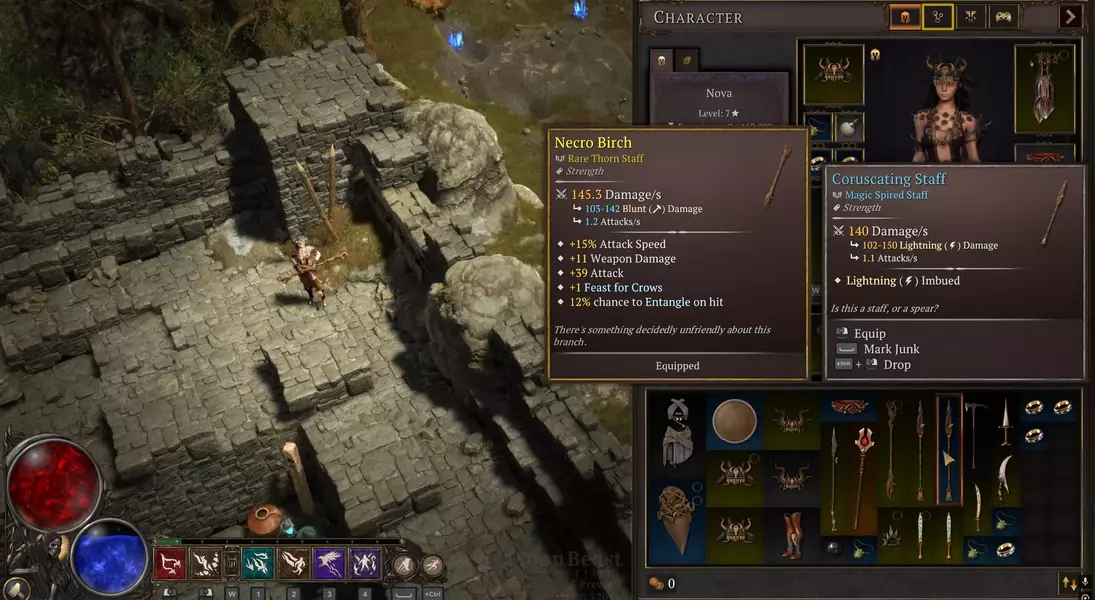1095x600 pixels.
Task: Click the sort inventory arrows button
Action: pos(1069,584)
